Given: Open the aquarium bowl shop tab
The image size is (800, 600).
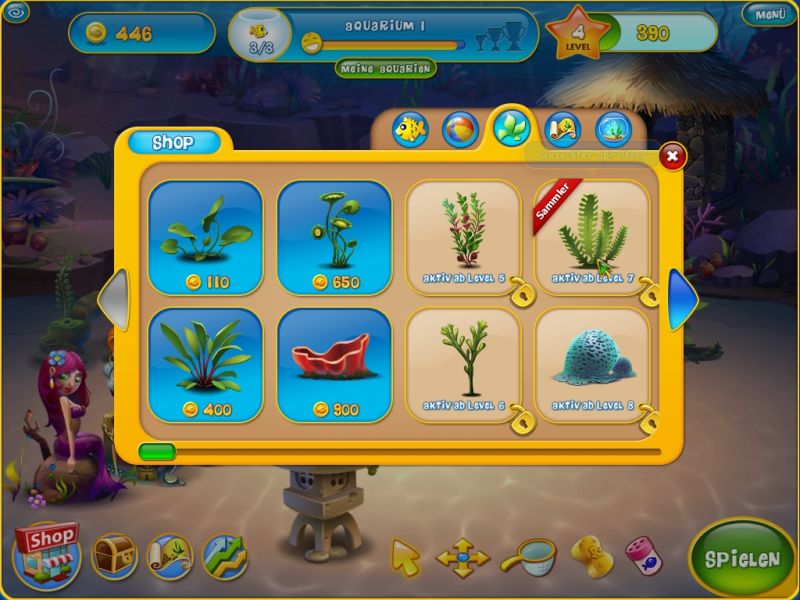Looking at the screenshot, I should pyautogui.click(x=614, y=130).
